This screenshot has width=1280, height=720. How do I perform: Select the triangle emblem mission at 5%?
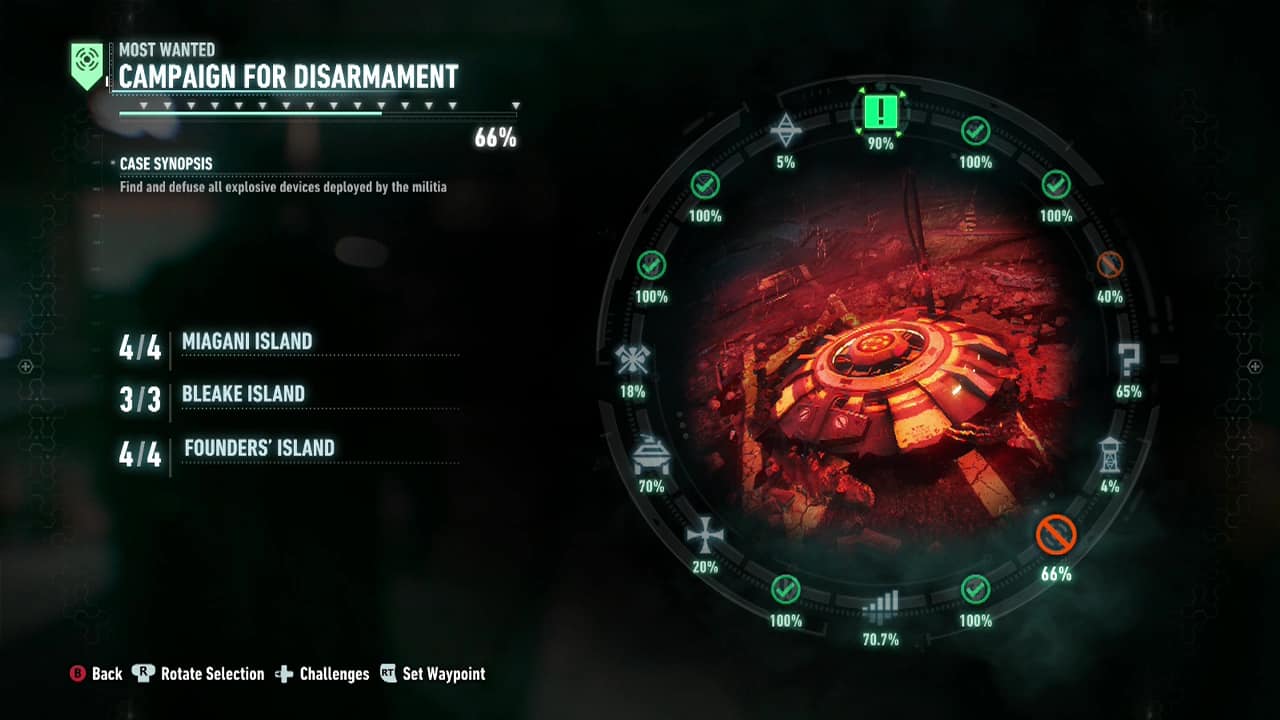tap(786, 129)
